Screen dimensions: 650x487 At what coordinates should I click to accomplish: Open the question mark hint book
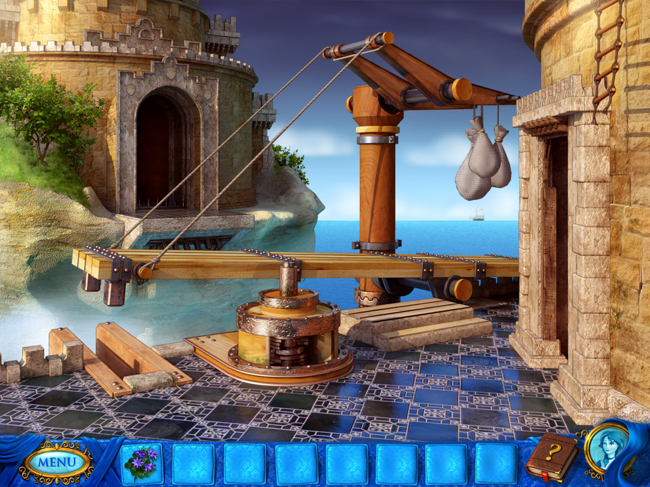(x=551, y=457)
